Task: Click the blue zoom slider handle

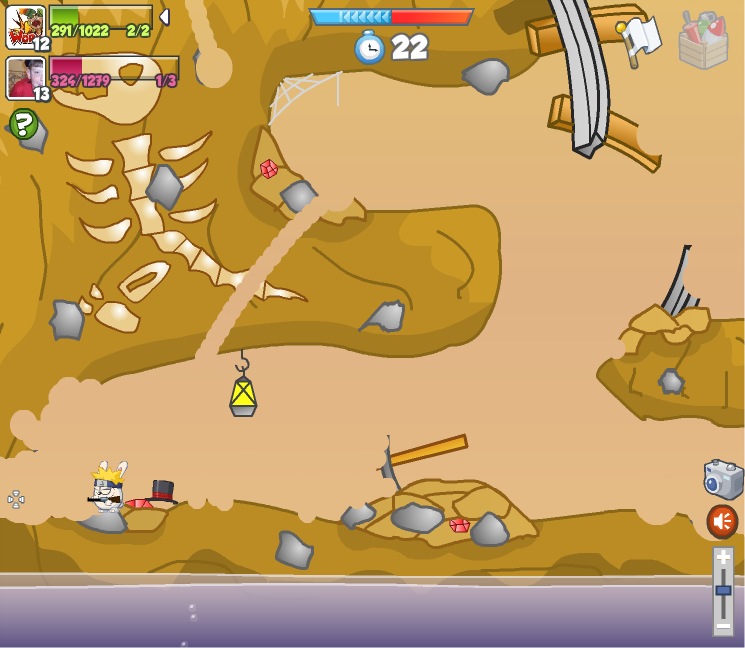Action: 723,591
